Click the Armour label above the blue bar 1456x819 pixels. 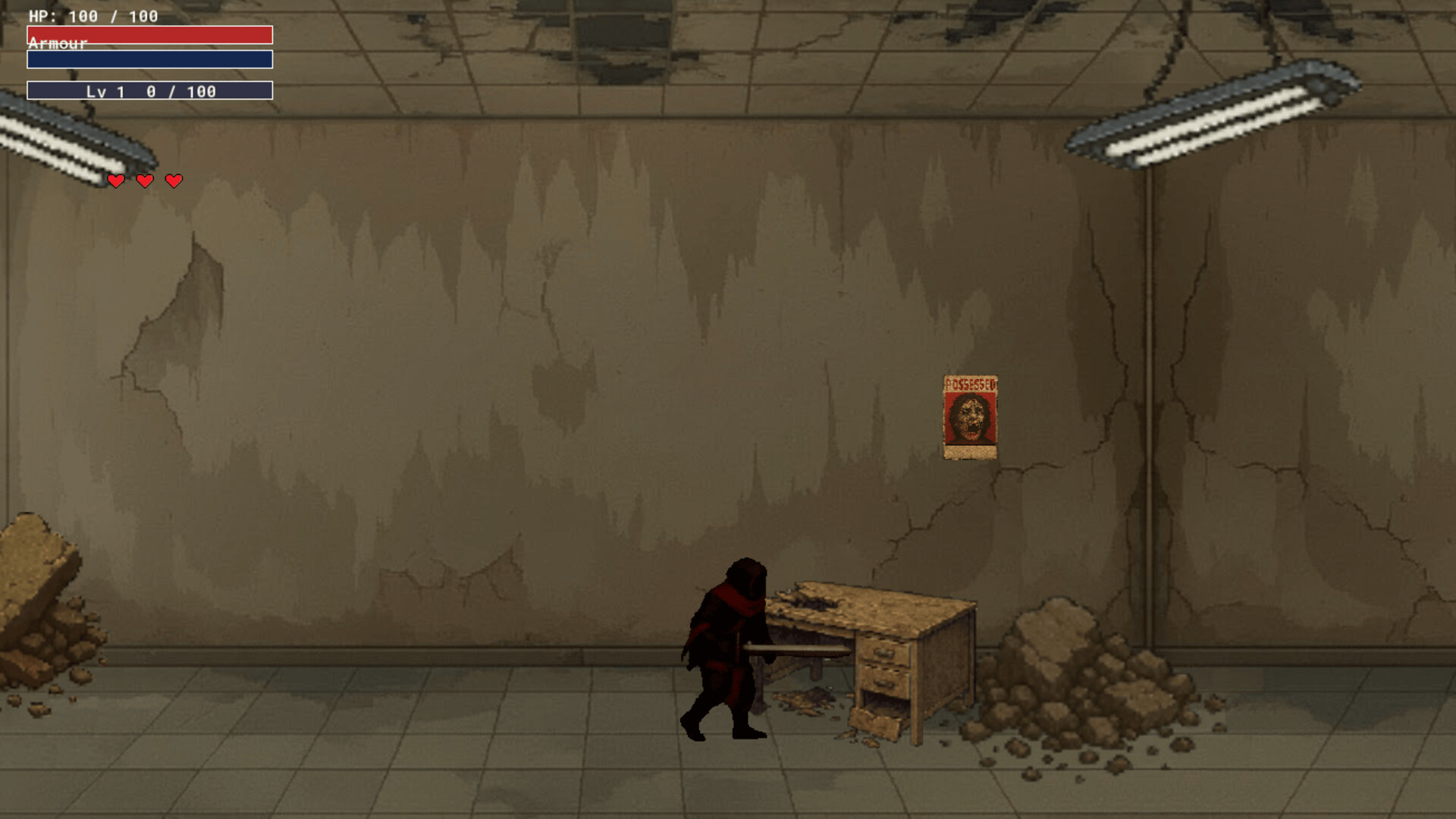point(57,44)
